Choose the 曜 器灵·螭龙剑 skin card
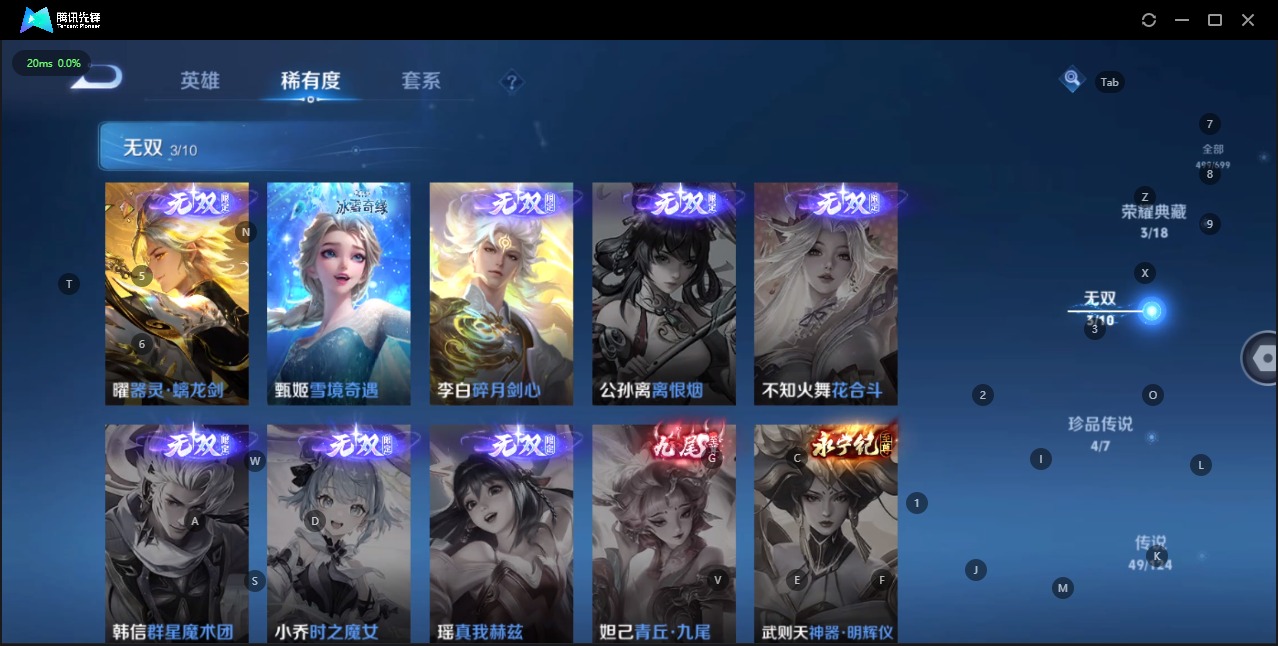Screen dimensions: 1278x646 coord(177,293)
